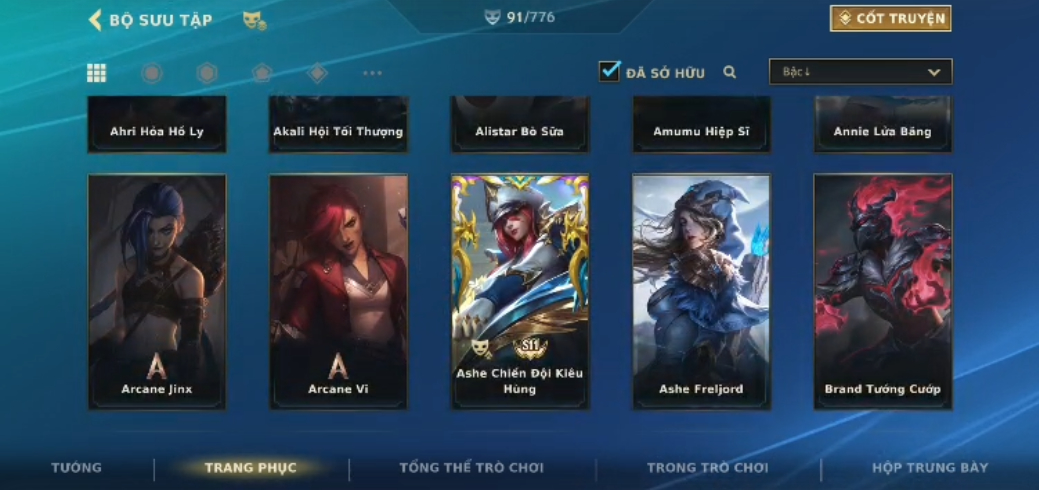This screenshot has height=490, width=1039.
Task: Choose the Arcane Vi skin card
Action: [x=338, y=291]
